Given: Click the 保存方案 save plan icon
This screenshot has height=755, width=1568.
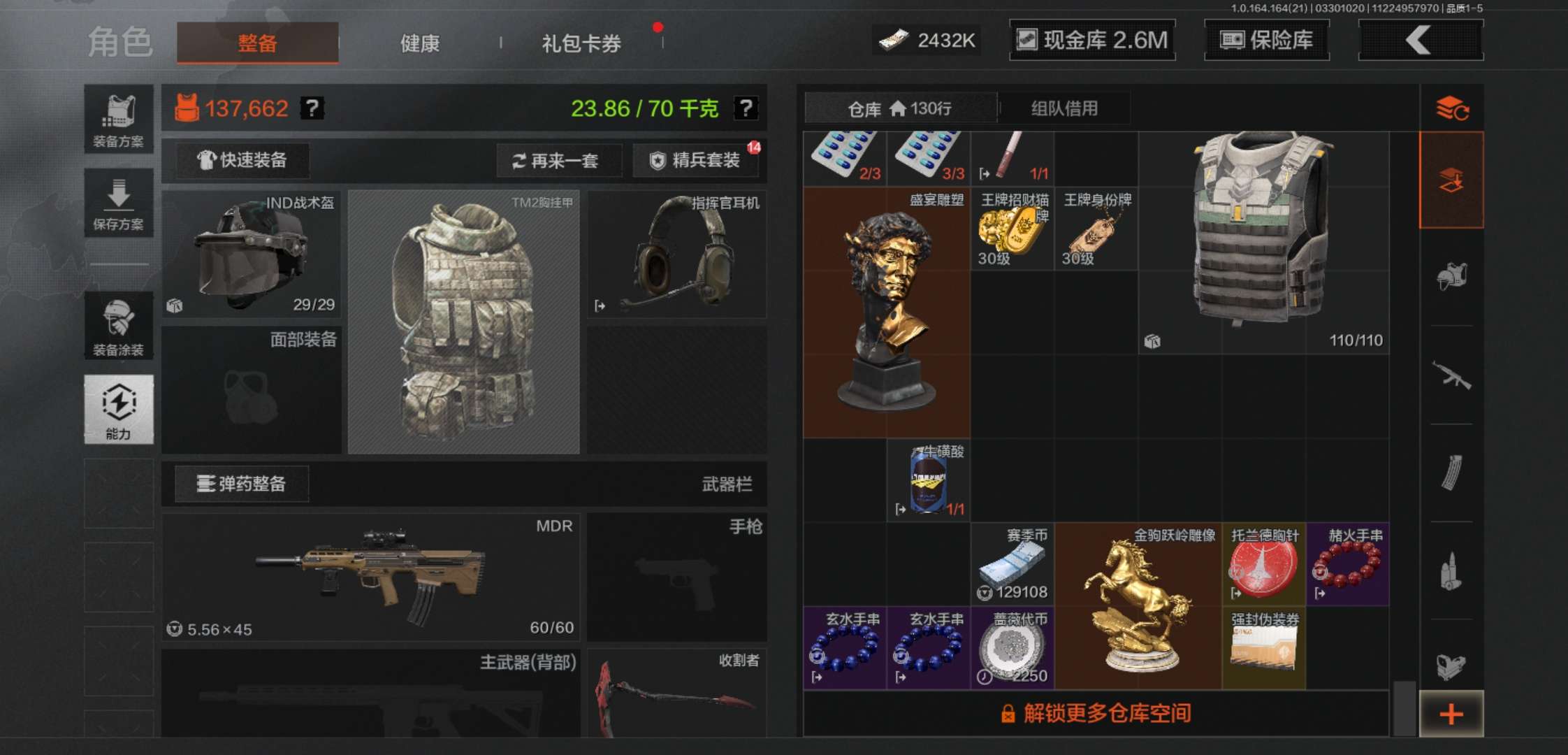Looking at the screenshot, I should [x=119, y=203].
